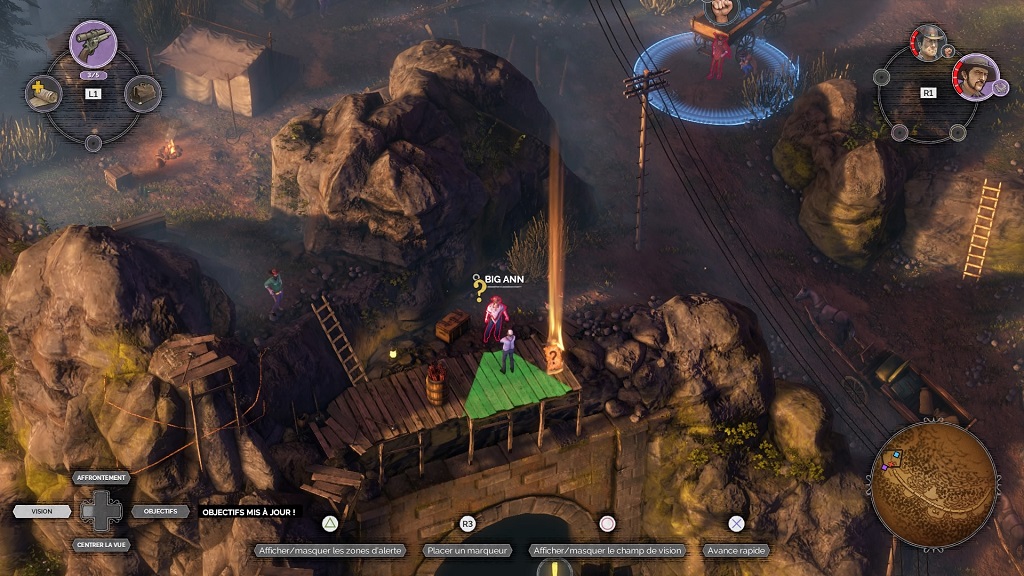Use the bandage healing item

point(43,94)
